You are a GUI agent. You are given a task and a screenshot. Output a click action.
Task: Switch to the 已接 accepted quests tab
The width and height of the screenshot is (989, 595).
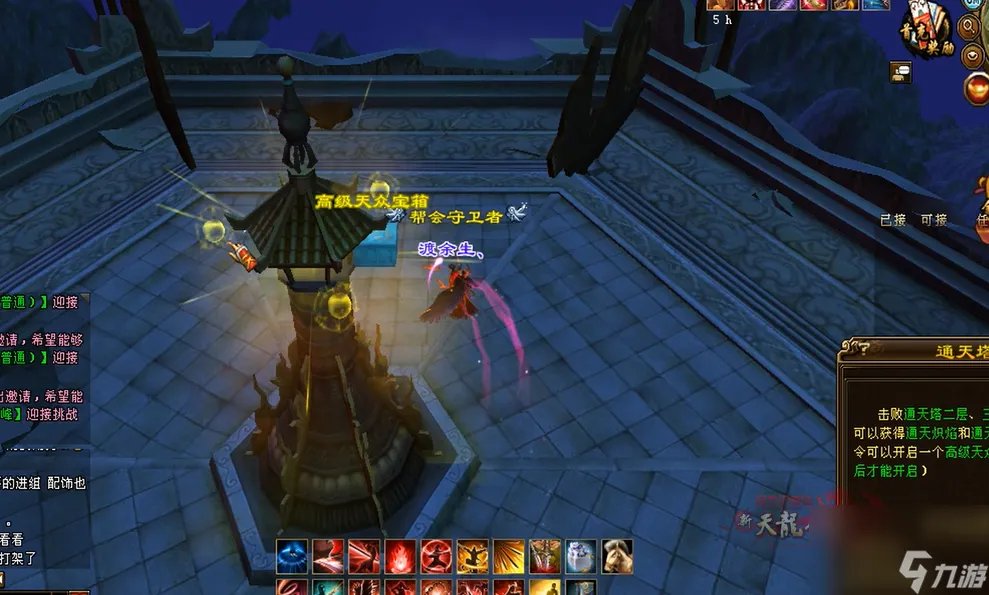point(892,219)
